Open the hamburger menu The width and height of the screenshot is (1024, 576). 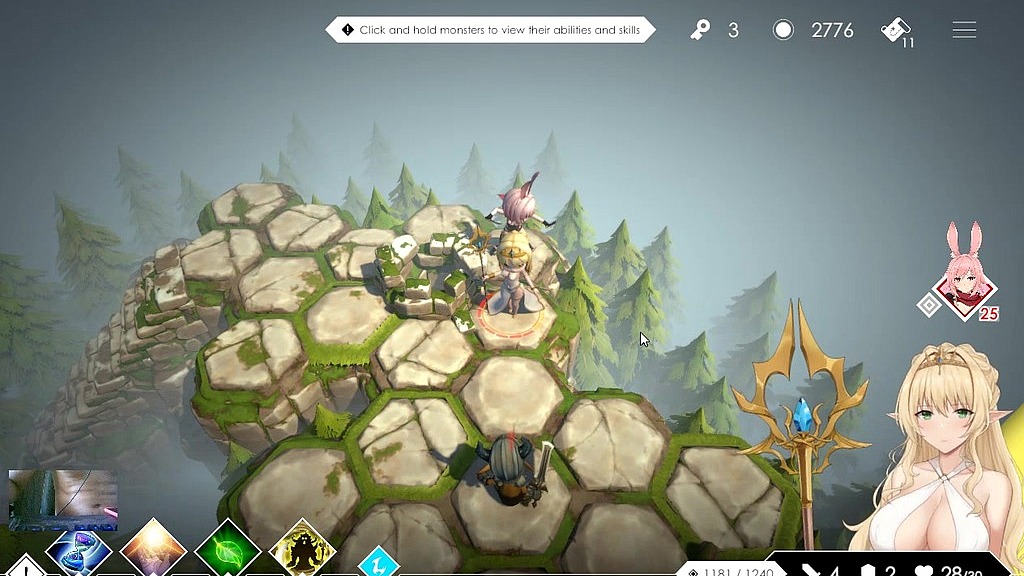tap(964, 30)
